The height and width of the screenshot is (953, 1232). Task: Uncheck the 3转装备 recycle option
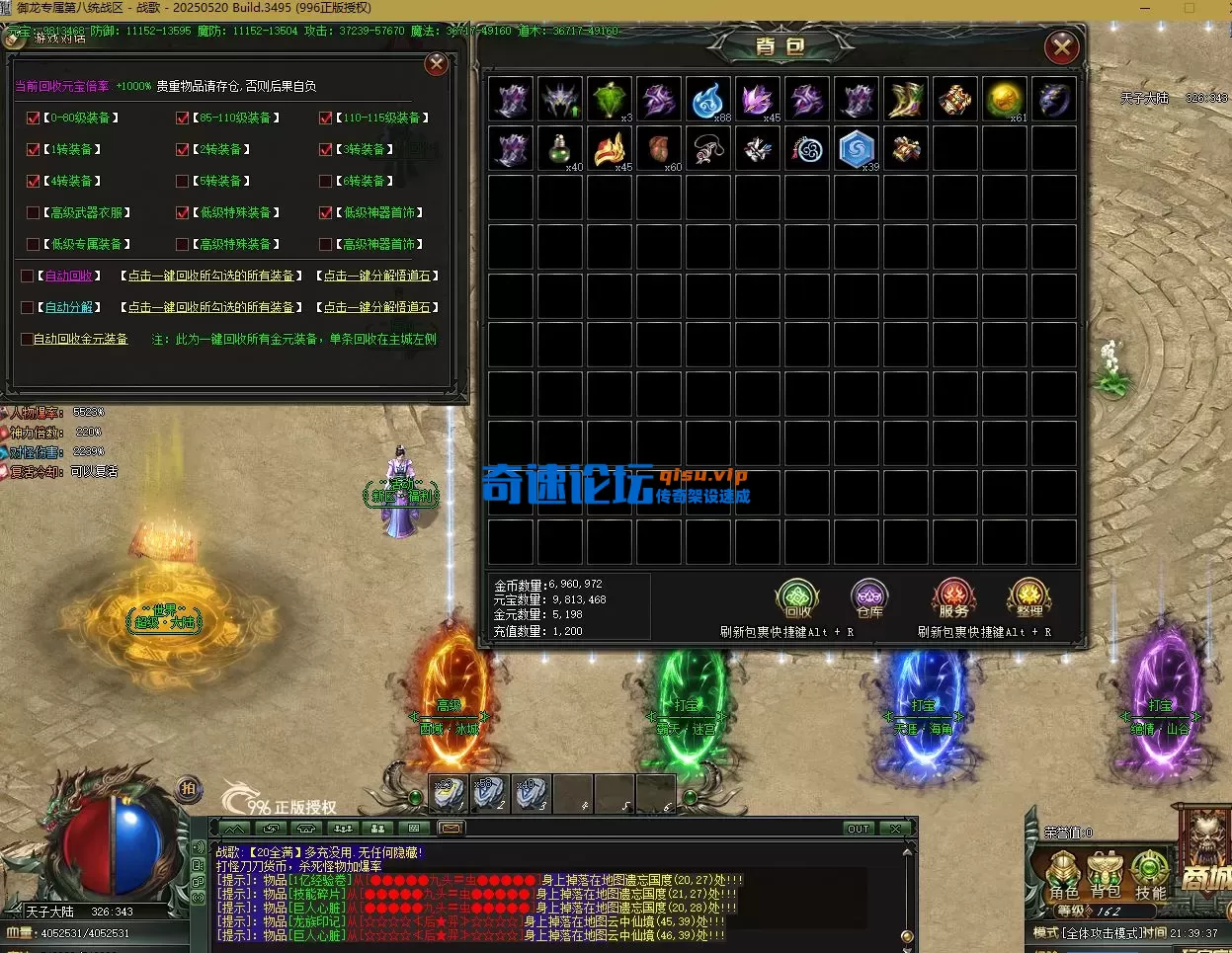pyautogui.click(x=325, y=149)
